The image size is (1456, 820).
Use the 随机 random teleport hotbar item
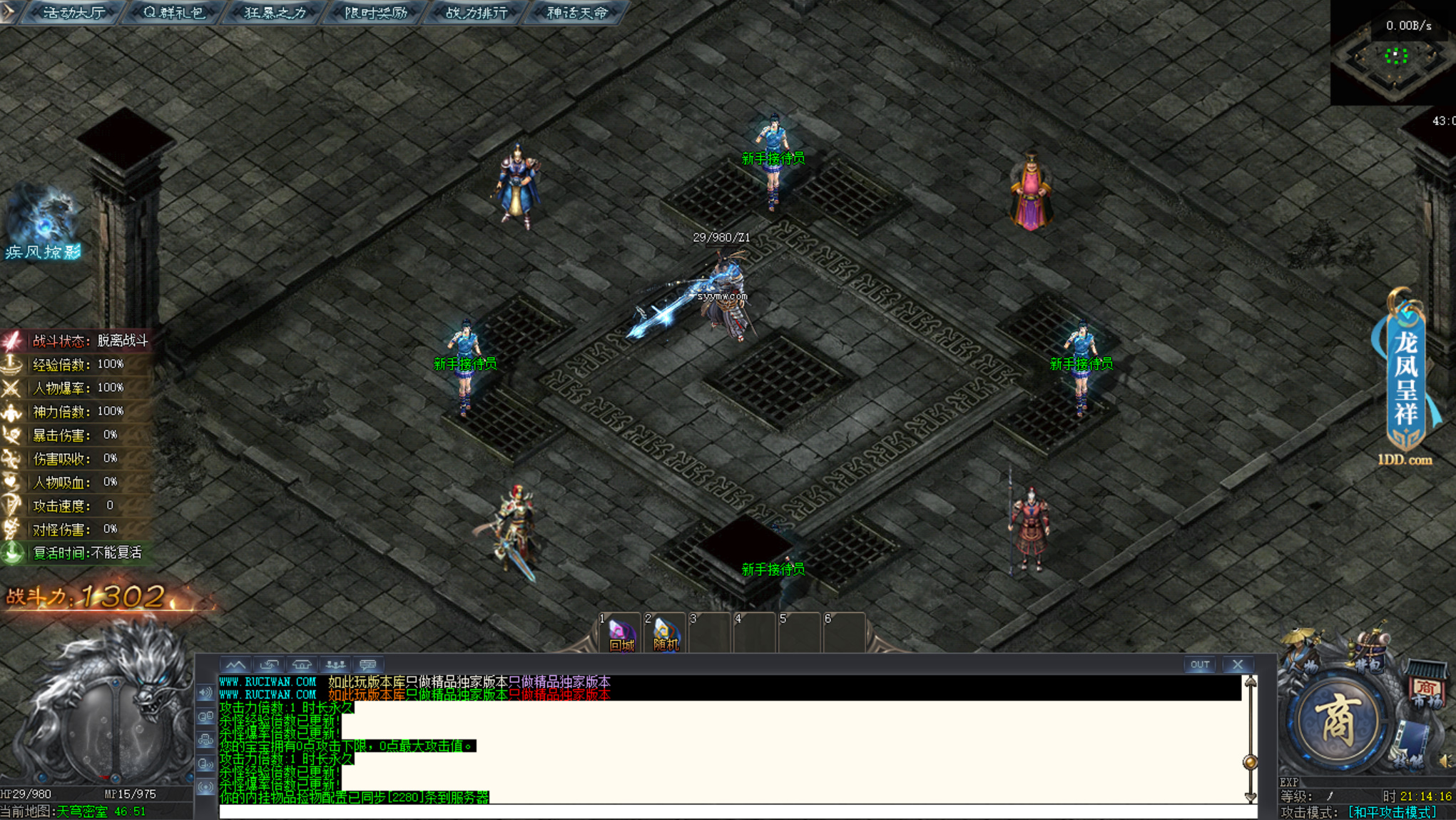coord(666,634)
